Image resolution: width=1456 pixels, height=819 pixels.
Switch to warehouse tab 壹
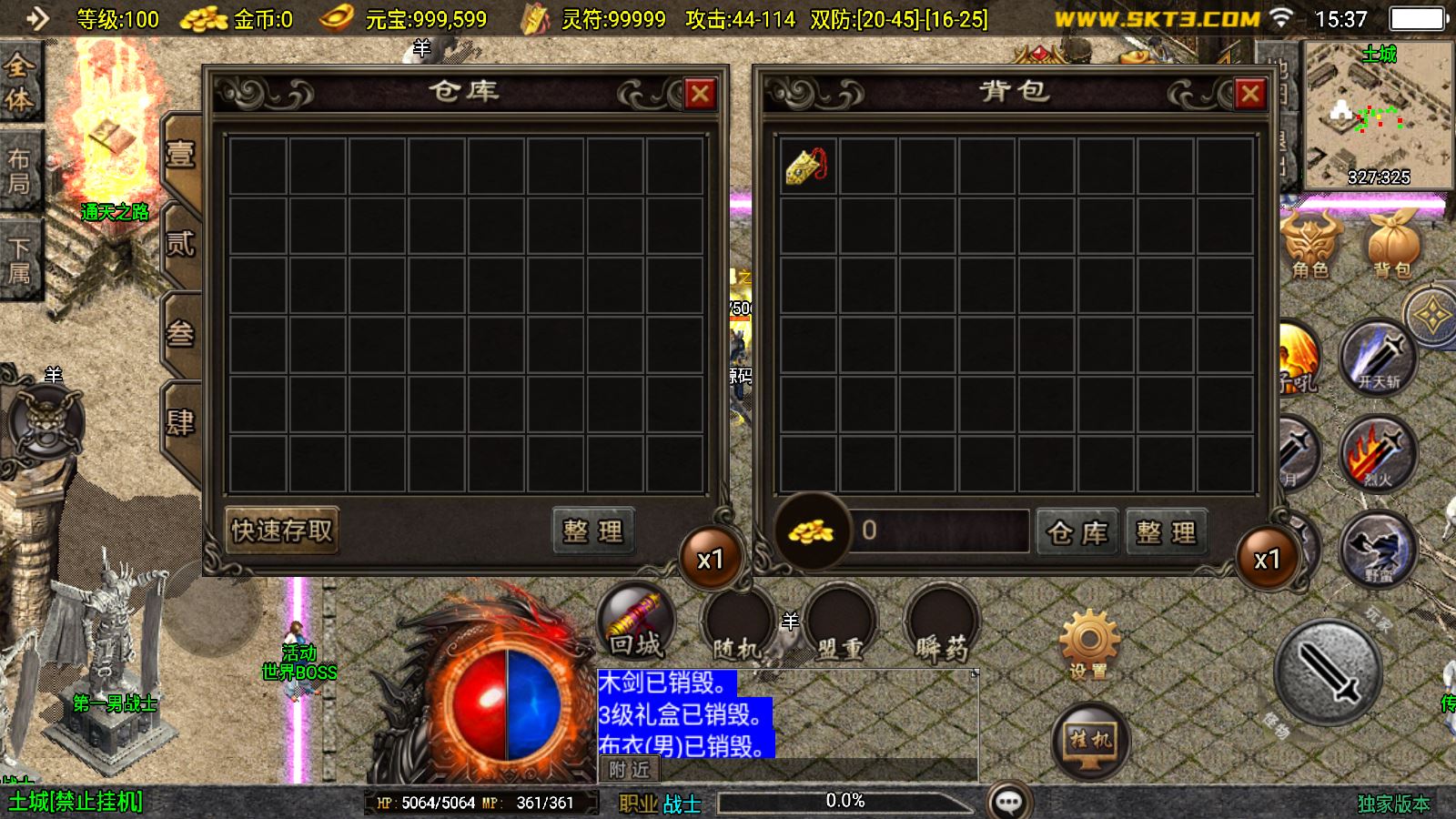[180, 155]
